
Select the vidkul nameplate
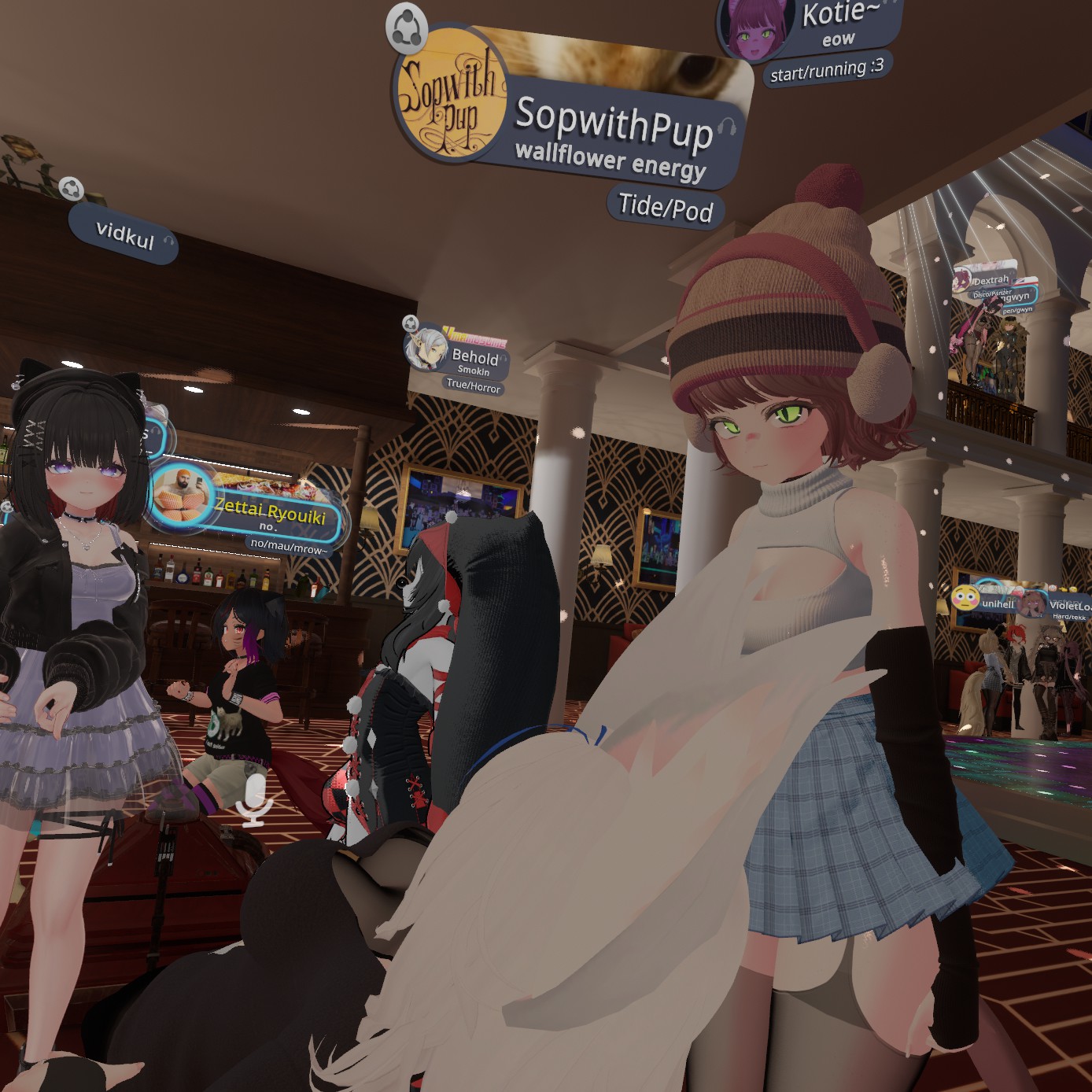124,234
